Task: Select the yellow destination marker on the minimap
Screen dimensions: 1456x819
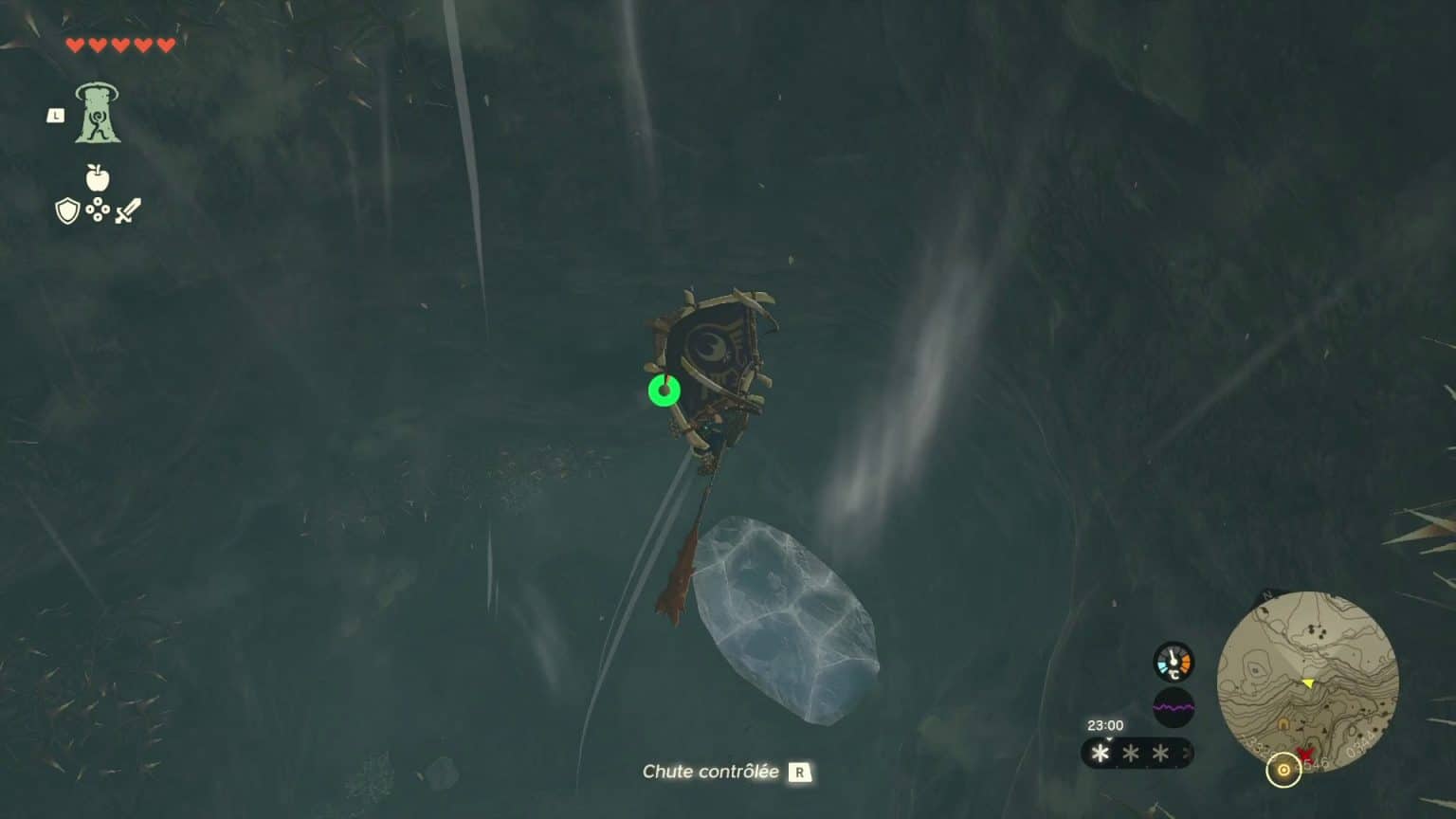Action: click(1308, 682)
